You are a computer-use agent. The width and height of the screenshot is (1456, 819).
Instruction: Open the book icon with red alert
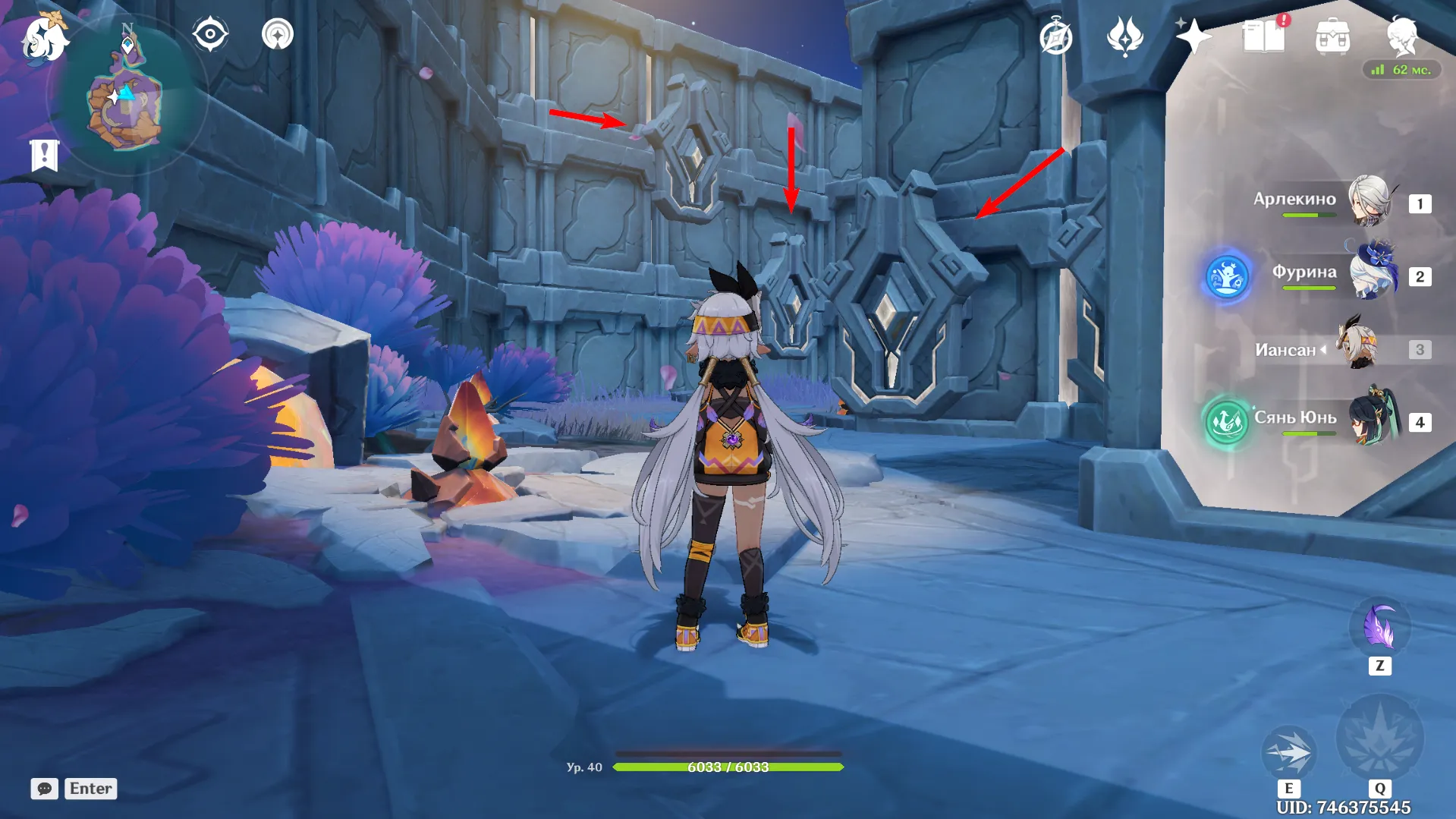pos(1263,36)
